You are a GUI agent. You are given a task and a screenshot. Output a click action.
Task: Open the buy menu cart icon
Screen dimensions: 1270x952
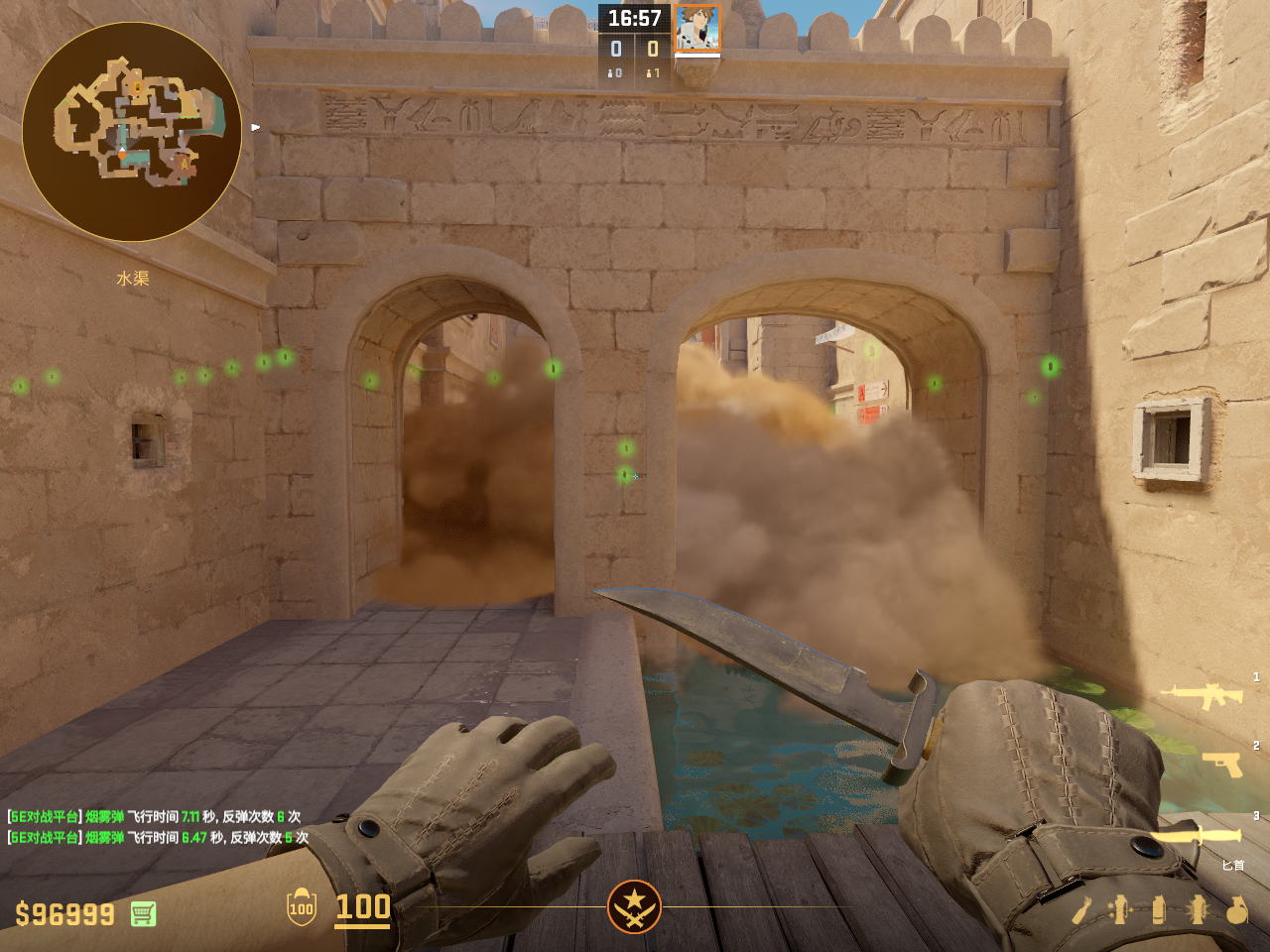[x=143, y=913]
